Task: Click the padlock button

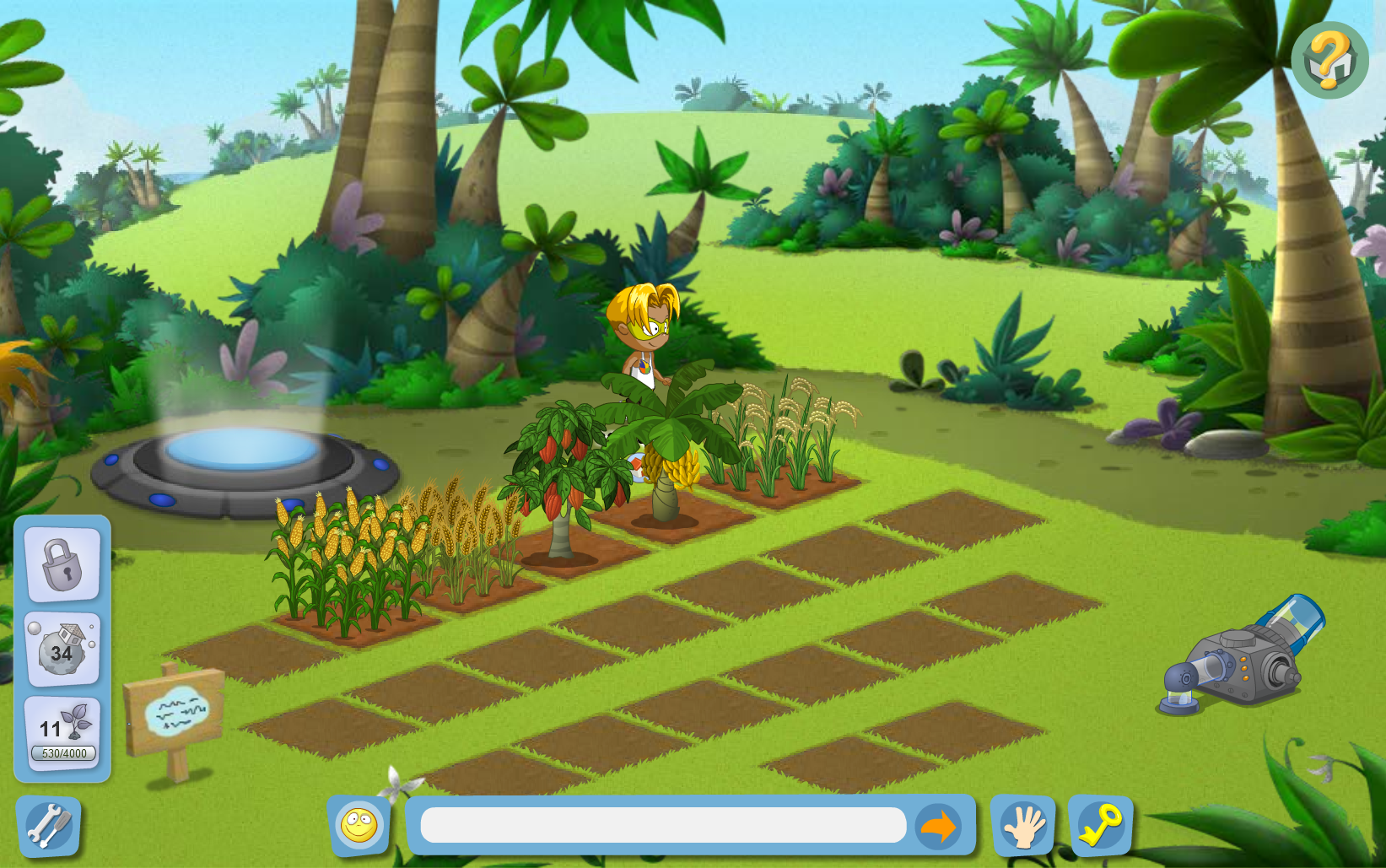Action: (62, 564)
